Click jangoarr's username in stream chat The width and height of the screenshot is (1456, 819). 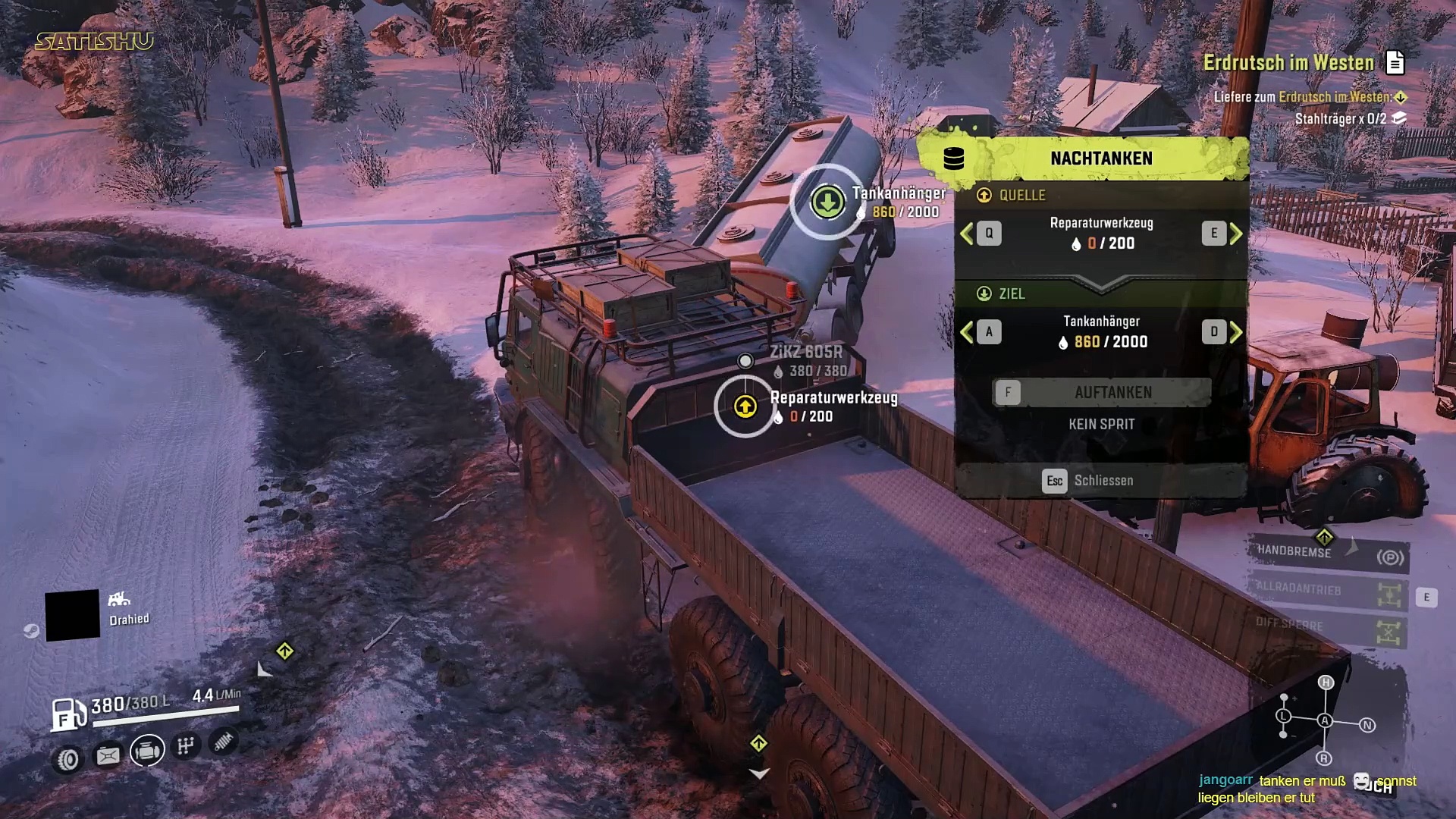1225,780
